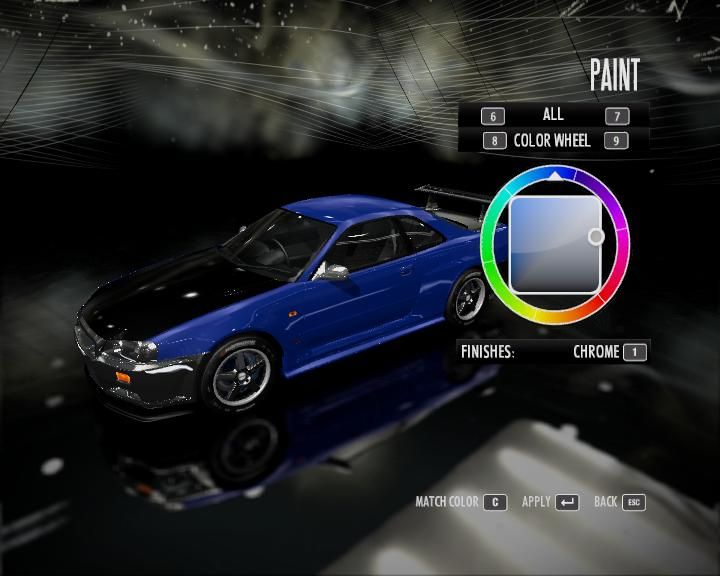Choose the COLOR WHEEL paint mode row
The image size is (720, 576).
(x=552, y=141)
